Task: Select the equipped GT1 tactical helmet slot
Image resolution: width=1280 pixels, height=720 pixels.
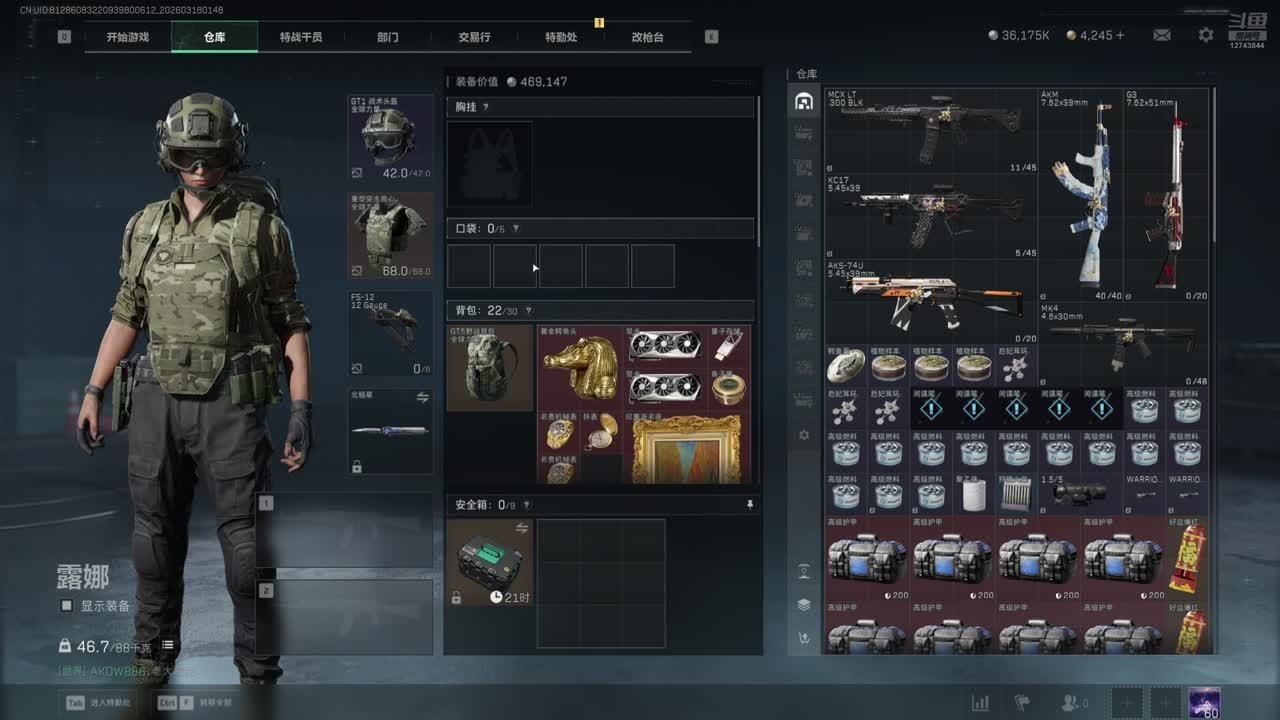Action: point(390,138)
